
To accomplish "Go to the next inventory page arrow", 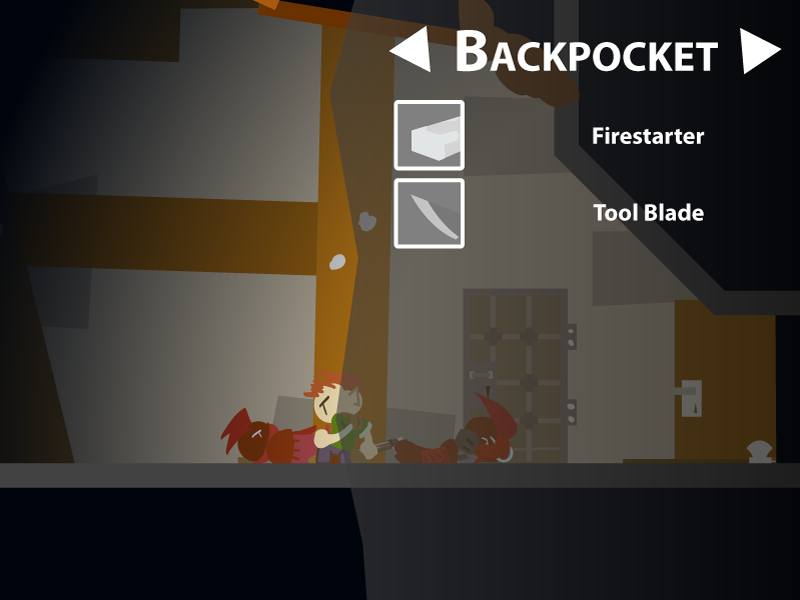I will click(758, 51).
